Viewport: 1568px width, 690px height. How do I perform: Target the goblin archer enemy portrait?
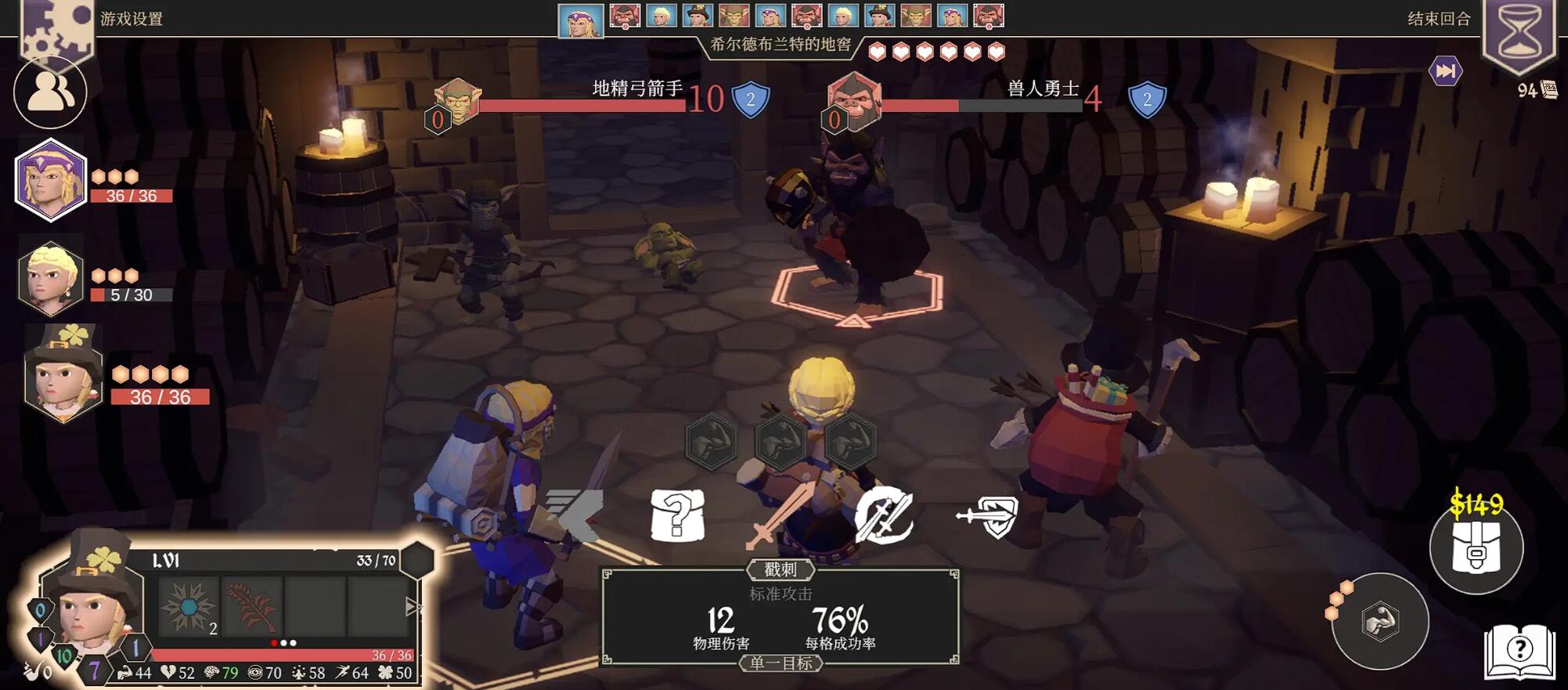(x=458, y=102)
